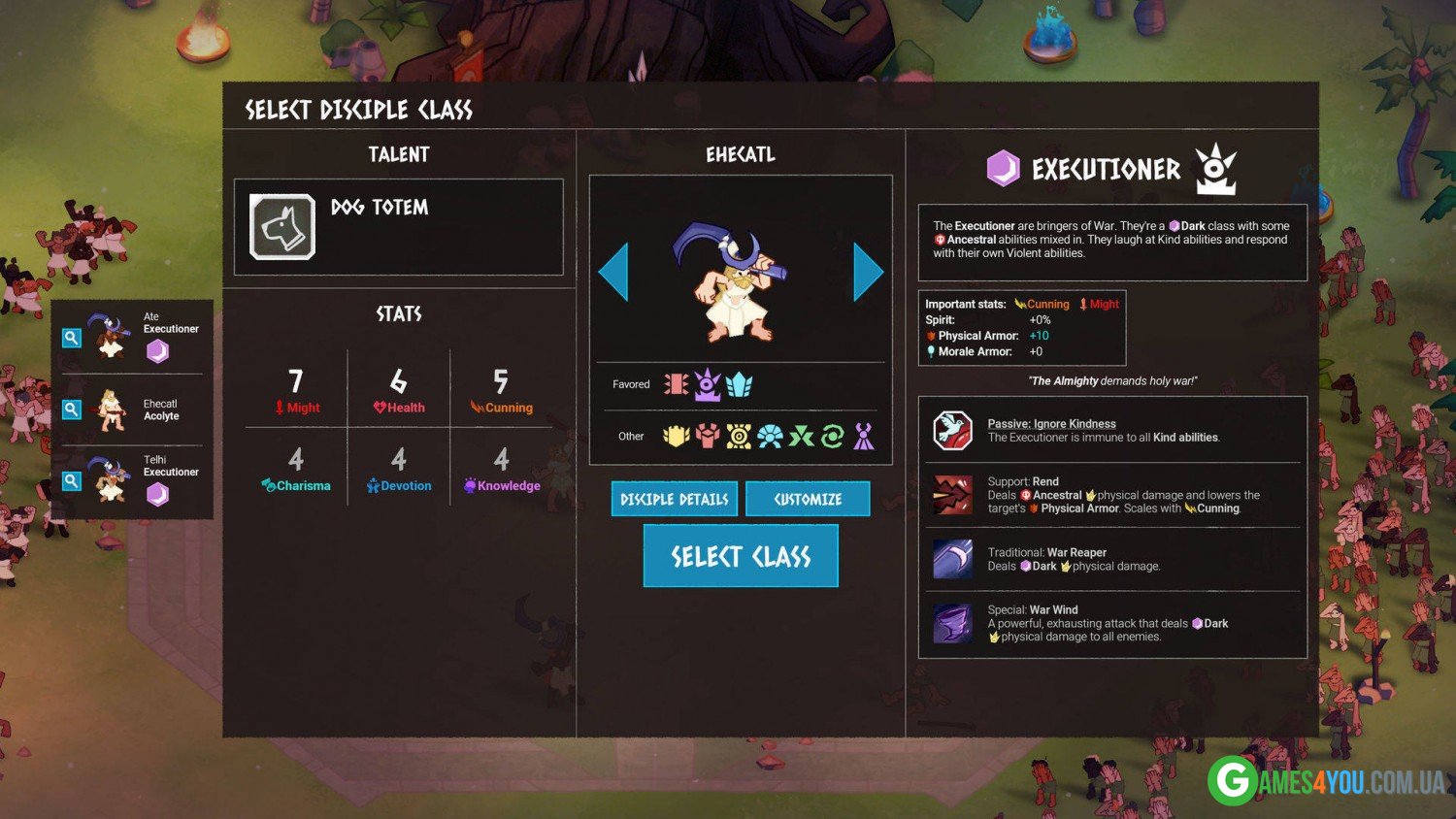
Task: Inspect disciple Telhi with the magnifier
Action: click(72, 480)
